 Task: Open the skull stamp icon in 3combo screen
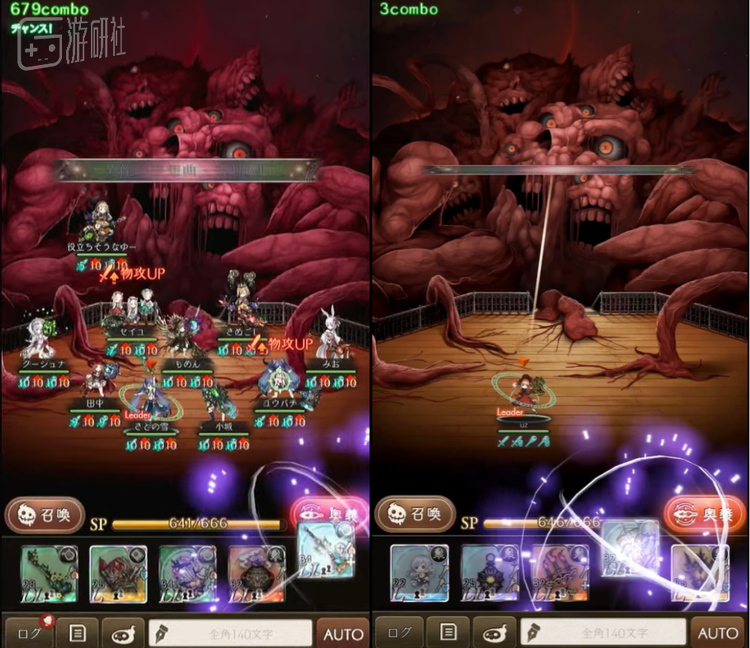click(x=494, y=632)
